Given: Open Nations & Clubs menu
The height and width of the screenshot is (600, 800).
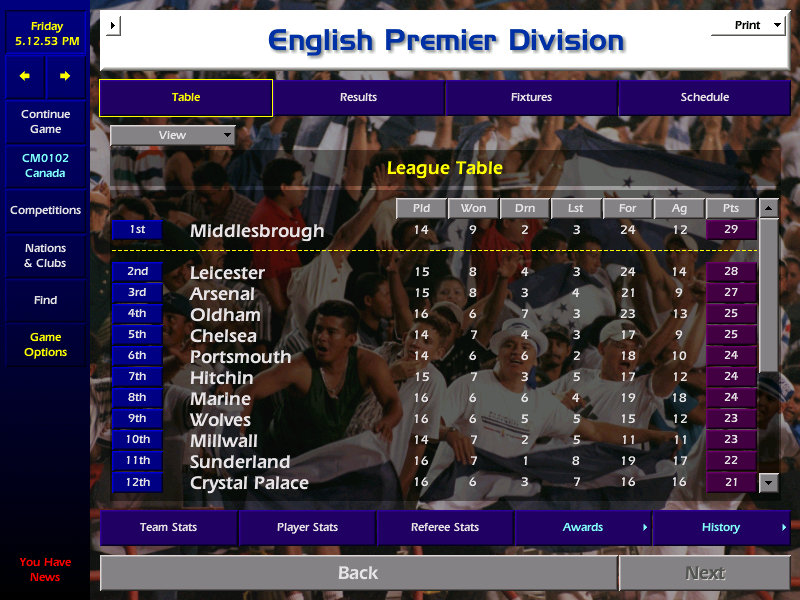Looking at the screenshot, I should pos(45,256).
